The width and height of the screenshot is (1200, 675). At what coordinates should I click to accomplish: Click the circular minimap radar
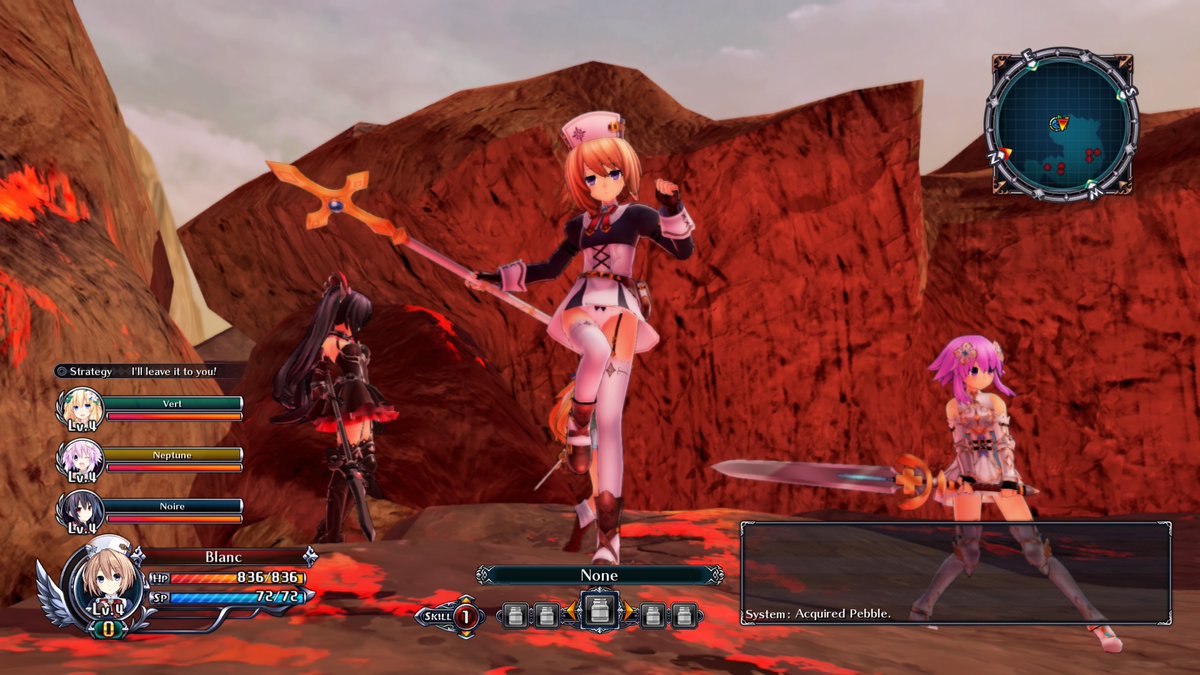point(1061,124)
